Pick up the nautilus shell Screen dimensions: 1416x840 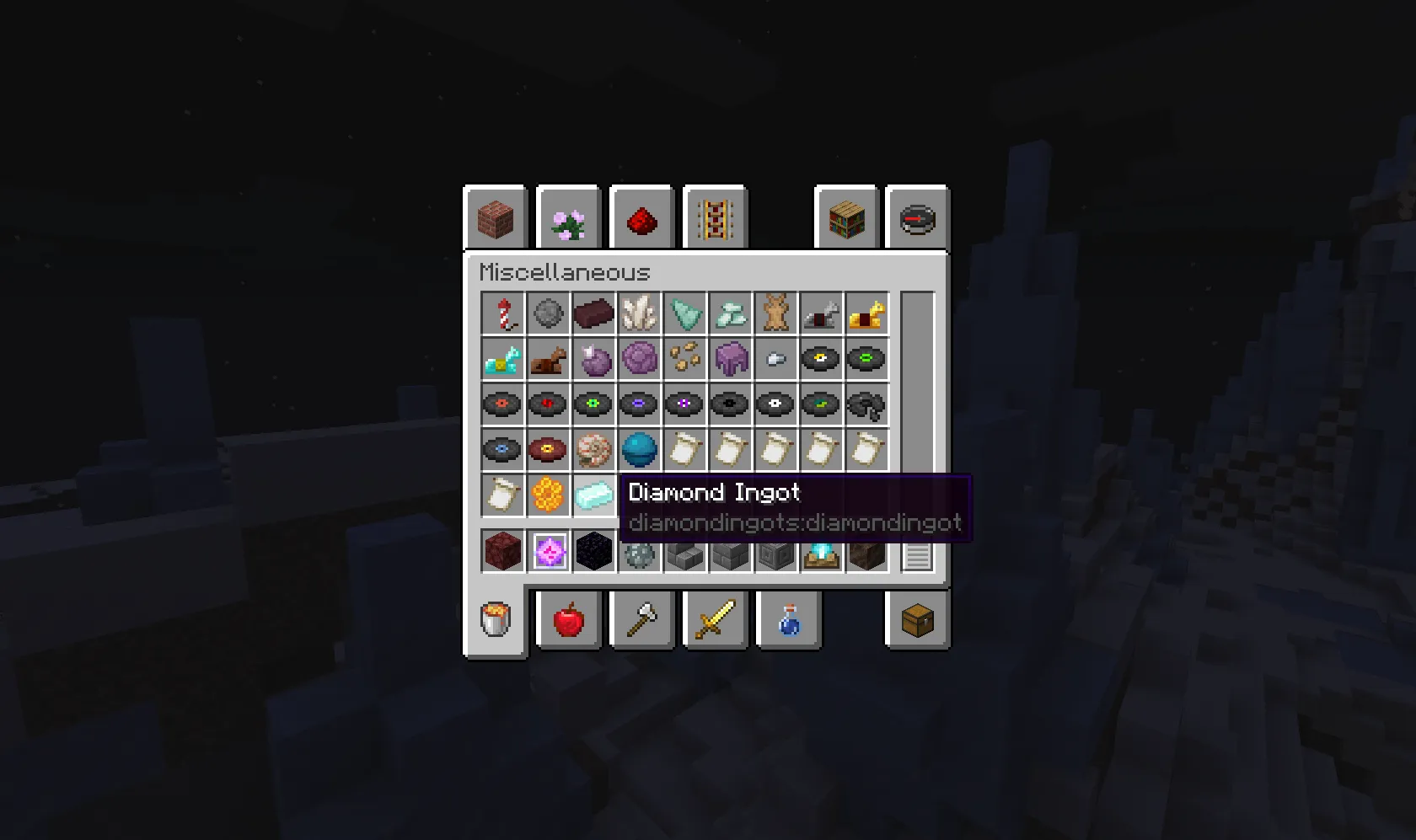point(594,449)
